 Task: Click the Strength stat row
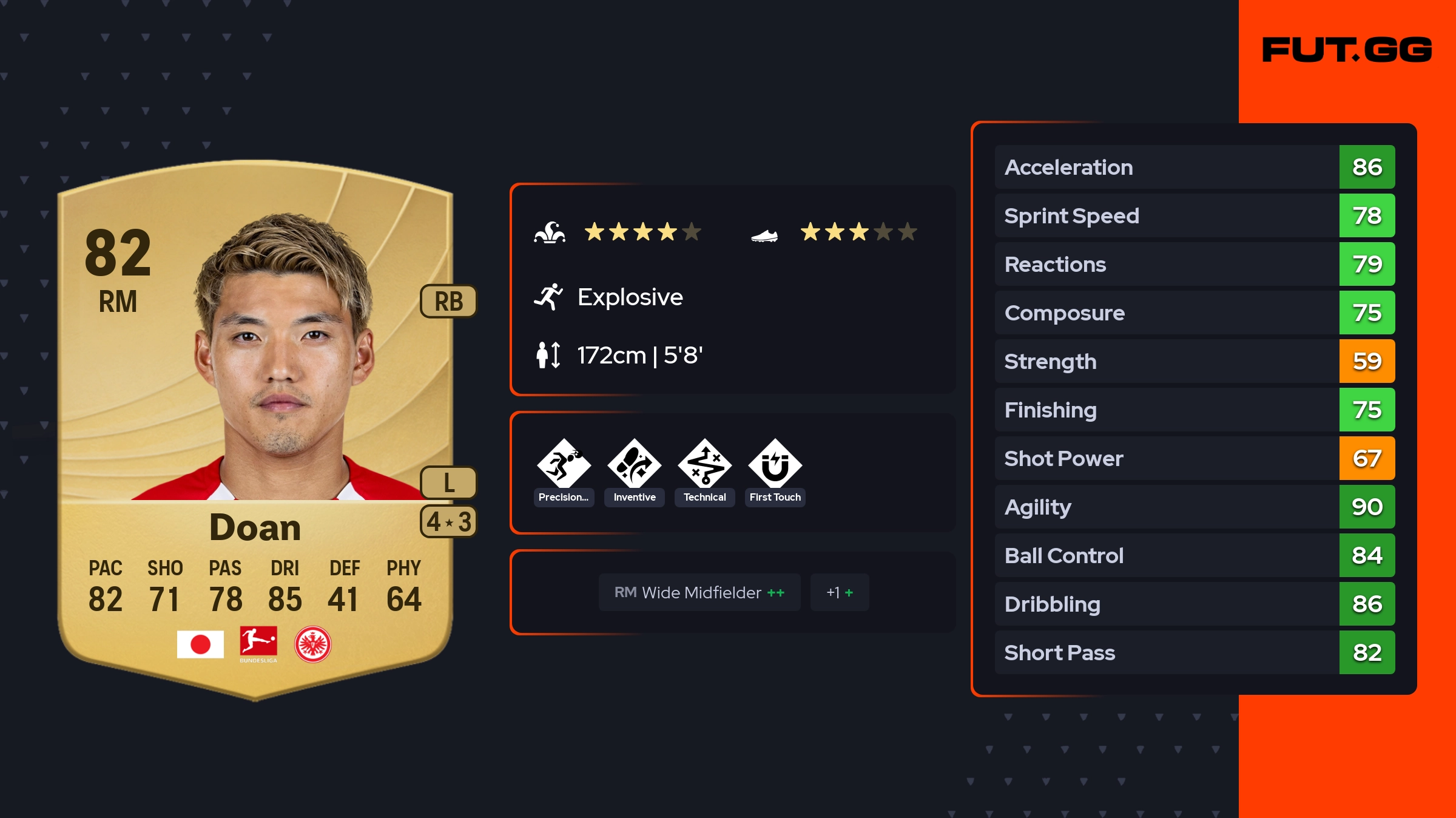point(1194,361)
